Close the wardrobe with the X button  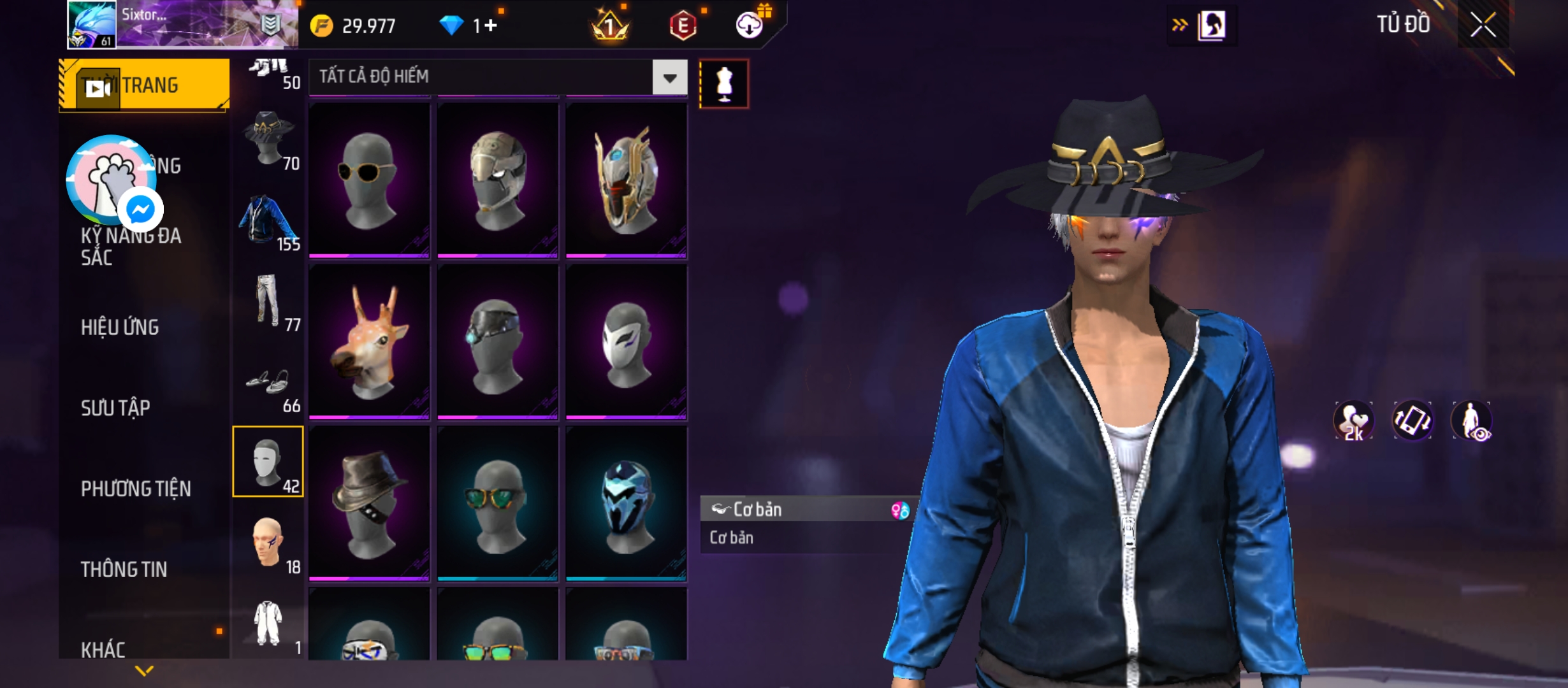click(x=1483, y=25)
